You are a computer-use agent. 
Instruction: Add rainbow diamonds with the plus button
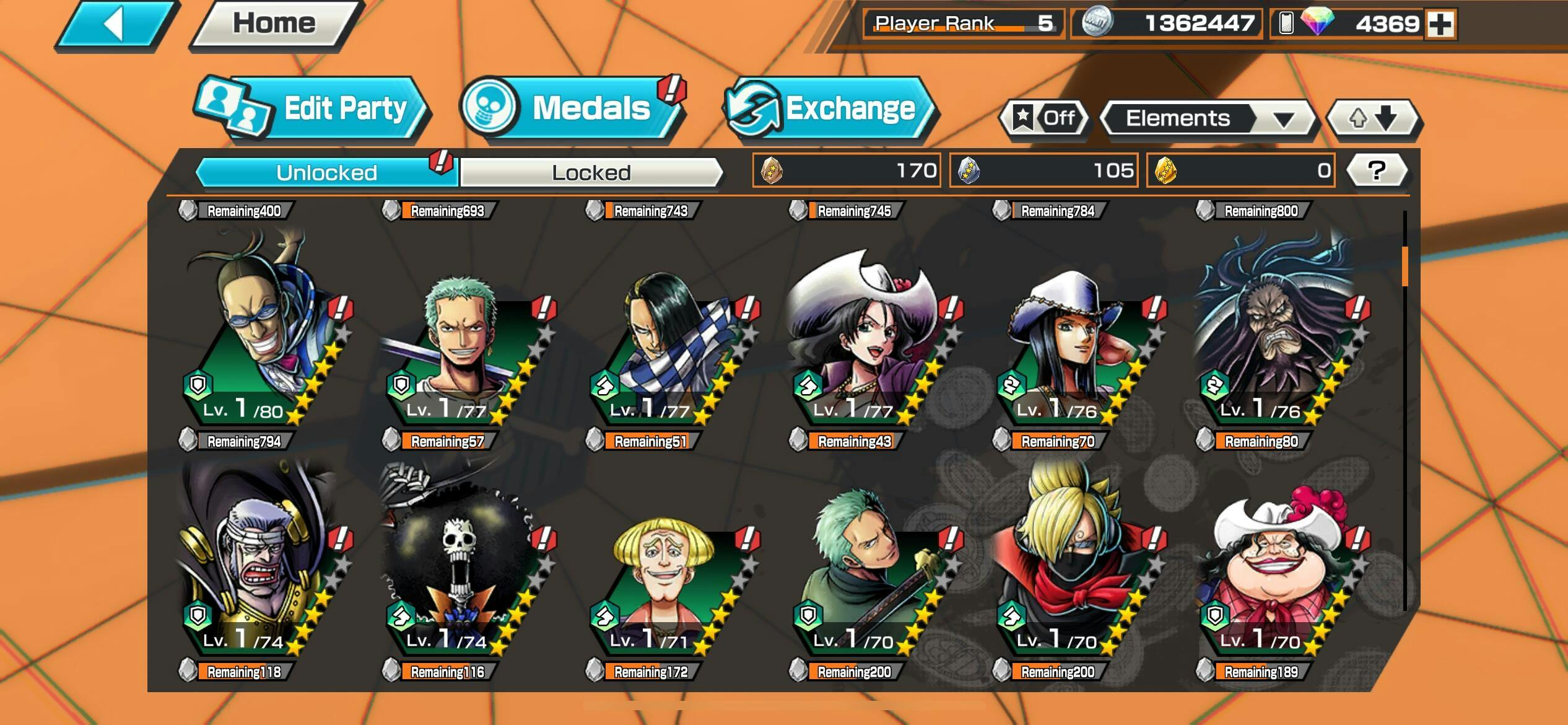(1440, 24)
